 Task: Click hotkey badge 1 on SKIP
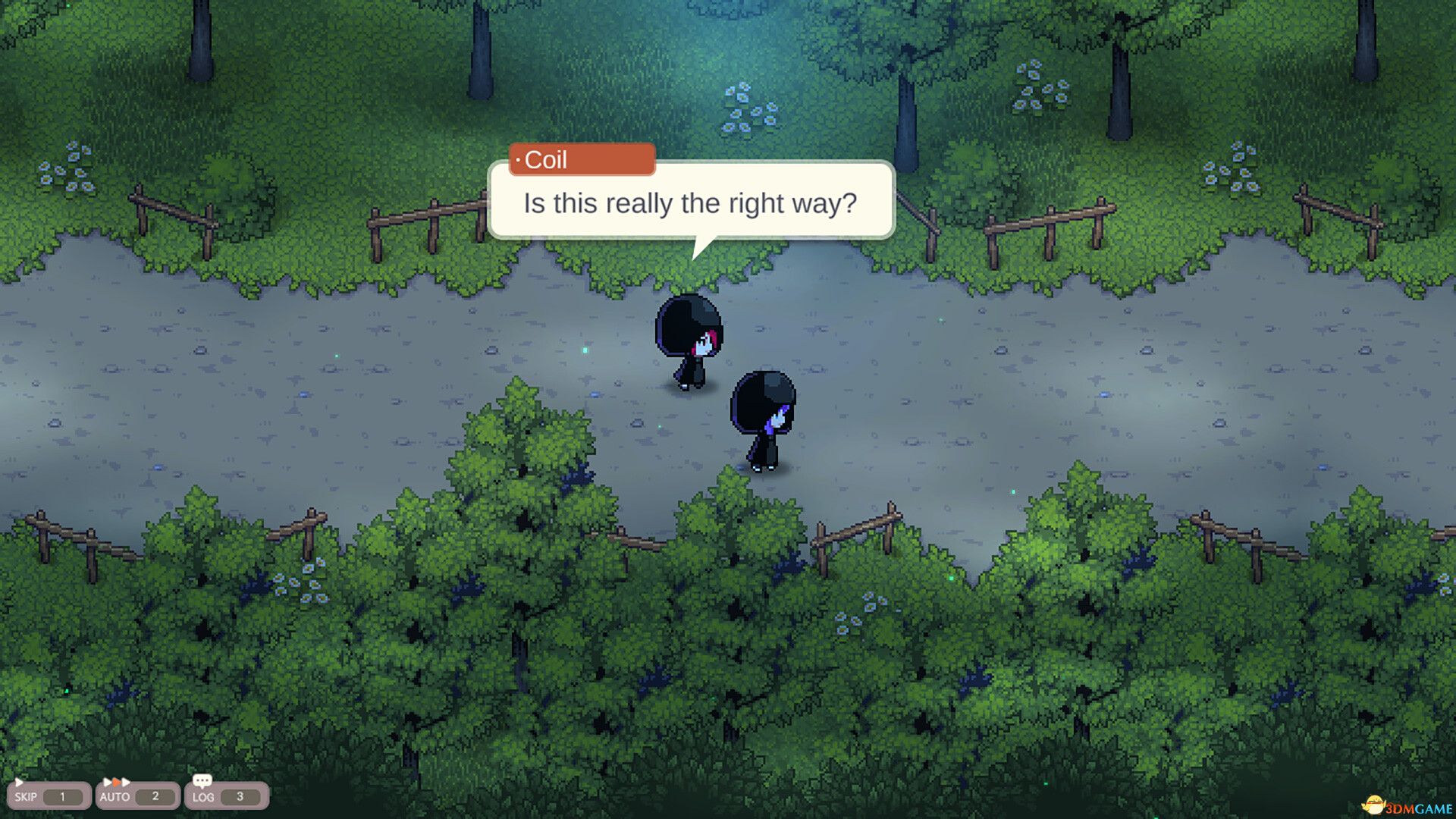pyautogui.click(x=62, y=796)
